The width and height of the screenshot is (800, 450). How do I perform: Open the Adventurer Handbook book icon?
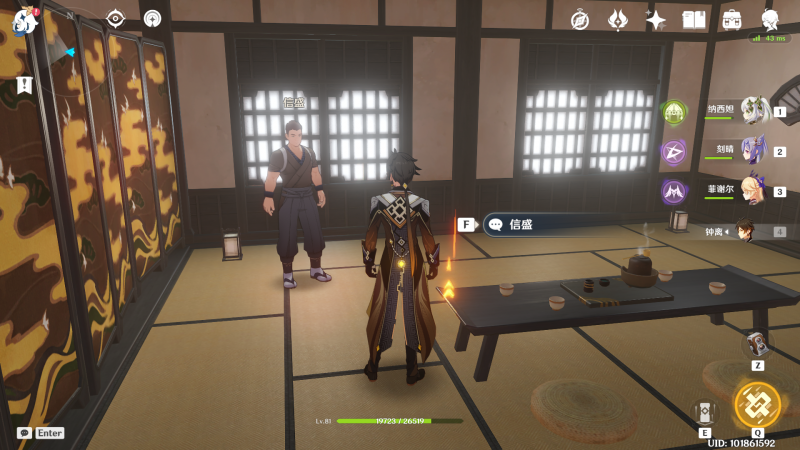click(694, 19)
